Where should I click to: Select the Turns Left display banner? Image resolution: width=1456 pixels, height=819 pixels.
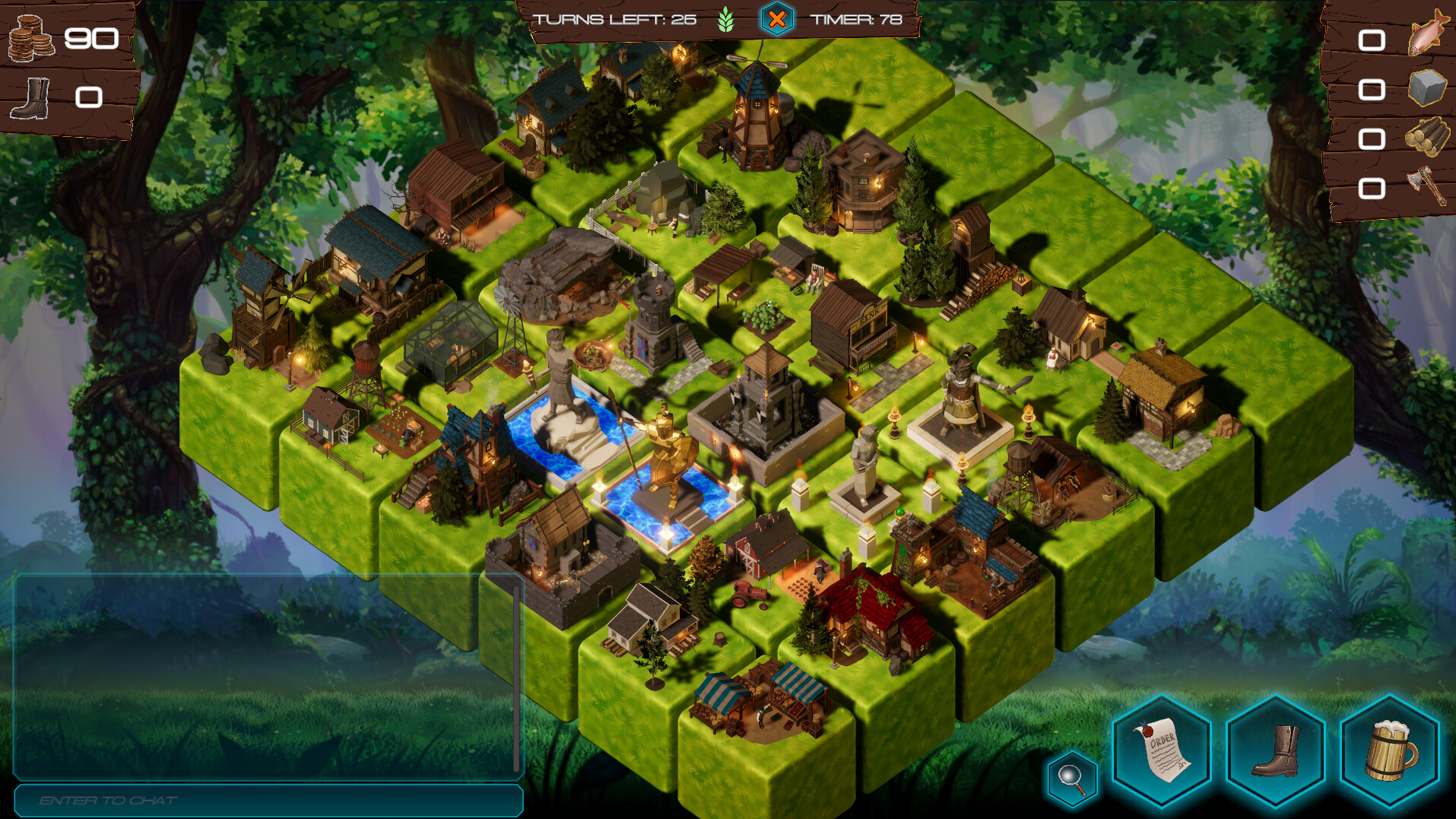(616, 21)
